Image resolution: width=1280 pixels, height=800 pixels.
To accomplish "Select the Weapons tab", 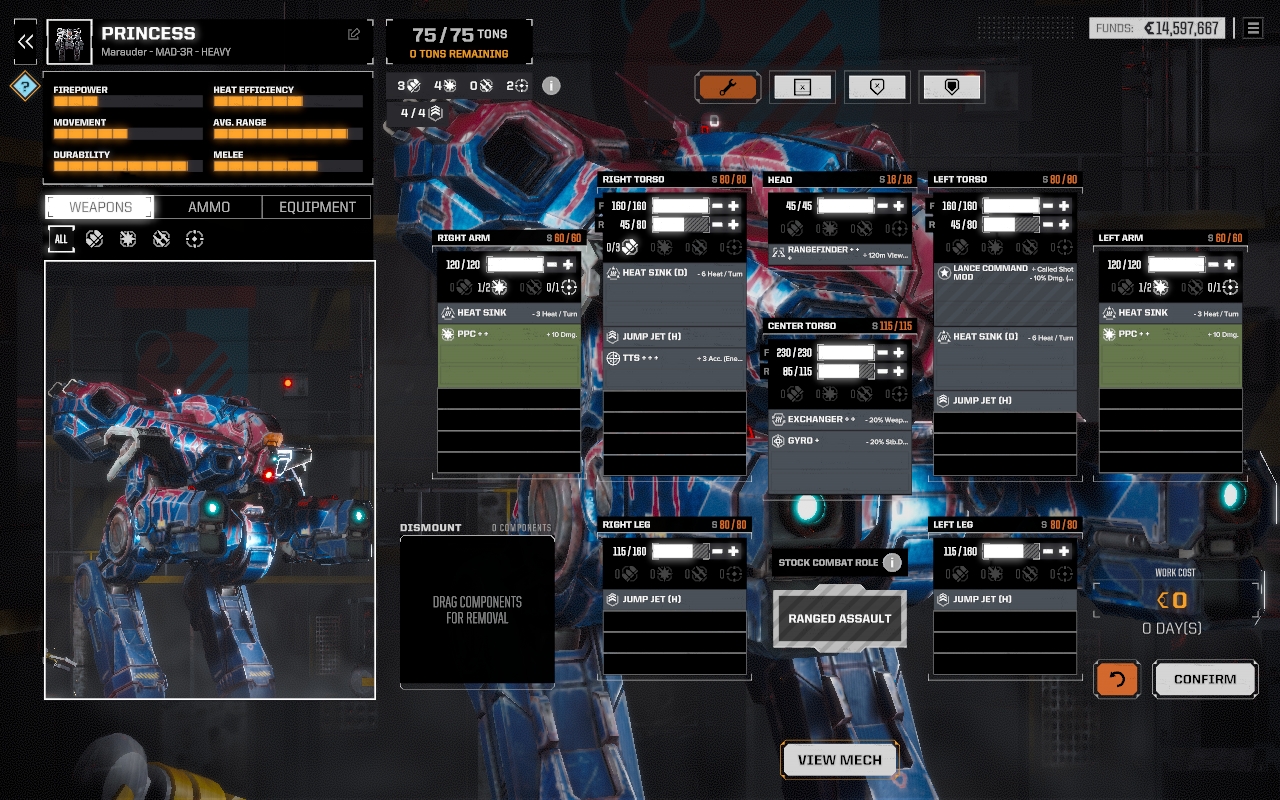I will (x=100, y=207).
